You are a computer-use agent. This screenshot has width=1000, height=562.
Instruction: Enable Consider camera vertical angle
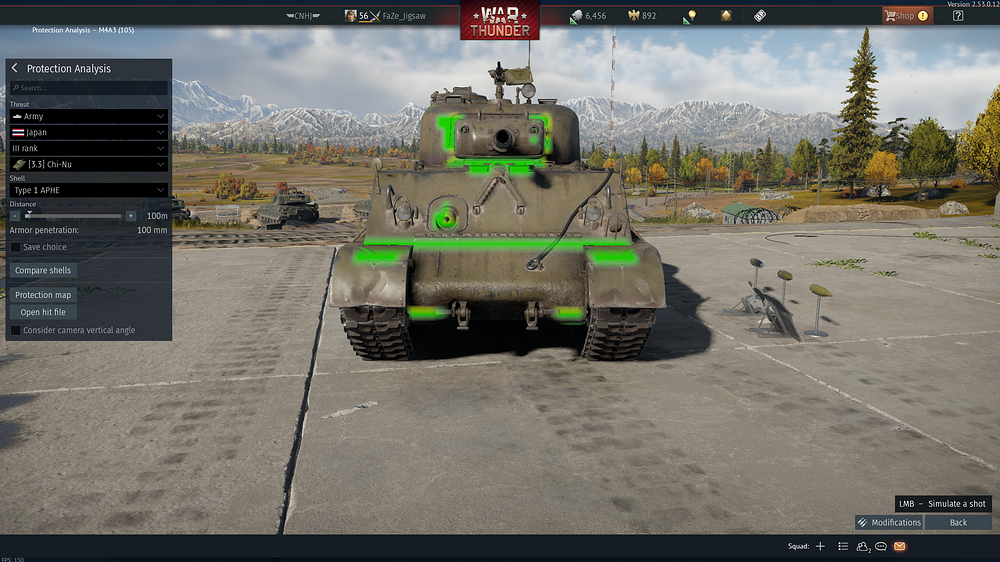point(16,330)
